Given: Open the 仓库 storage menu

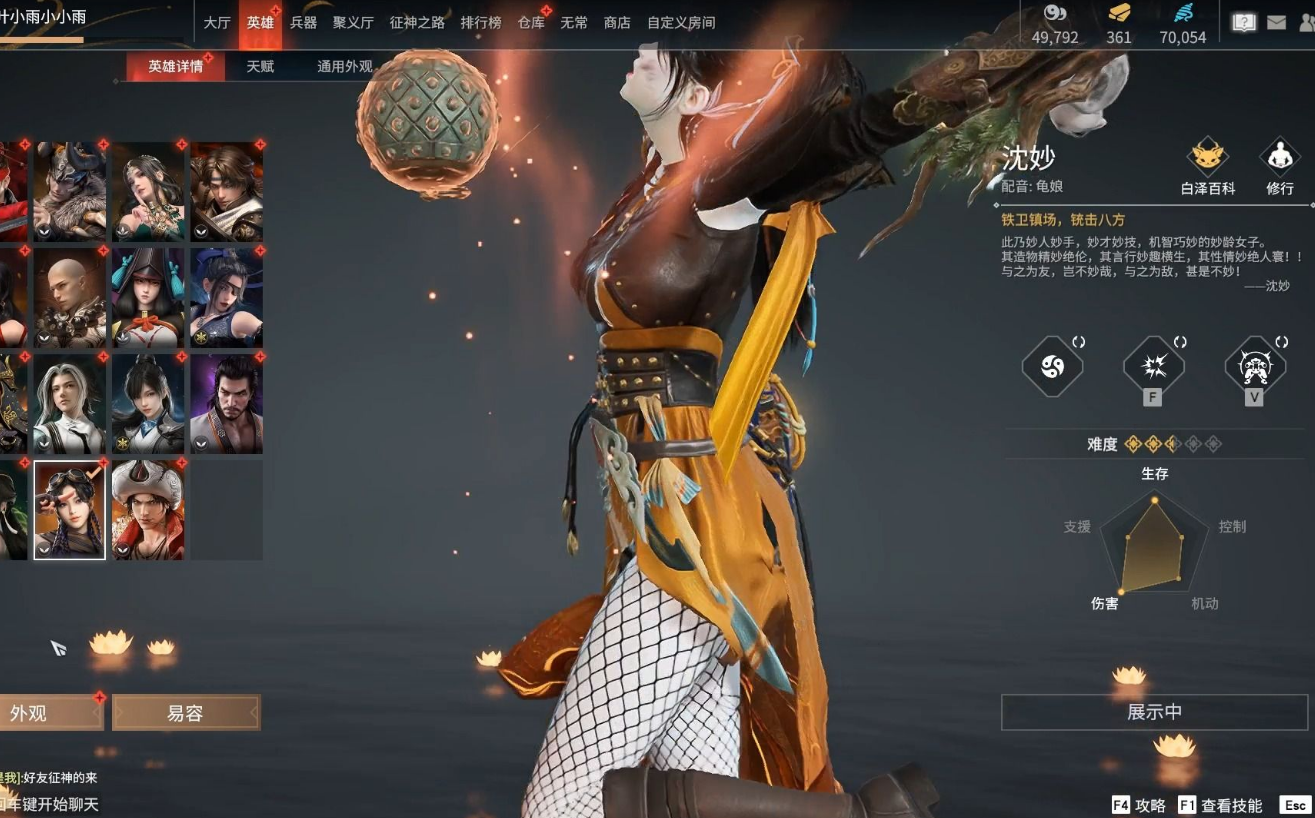Looking at the screenshot, I should coord(531,23).
